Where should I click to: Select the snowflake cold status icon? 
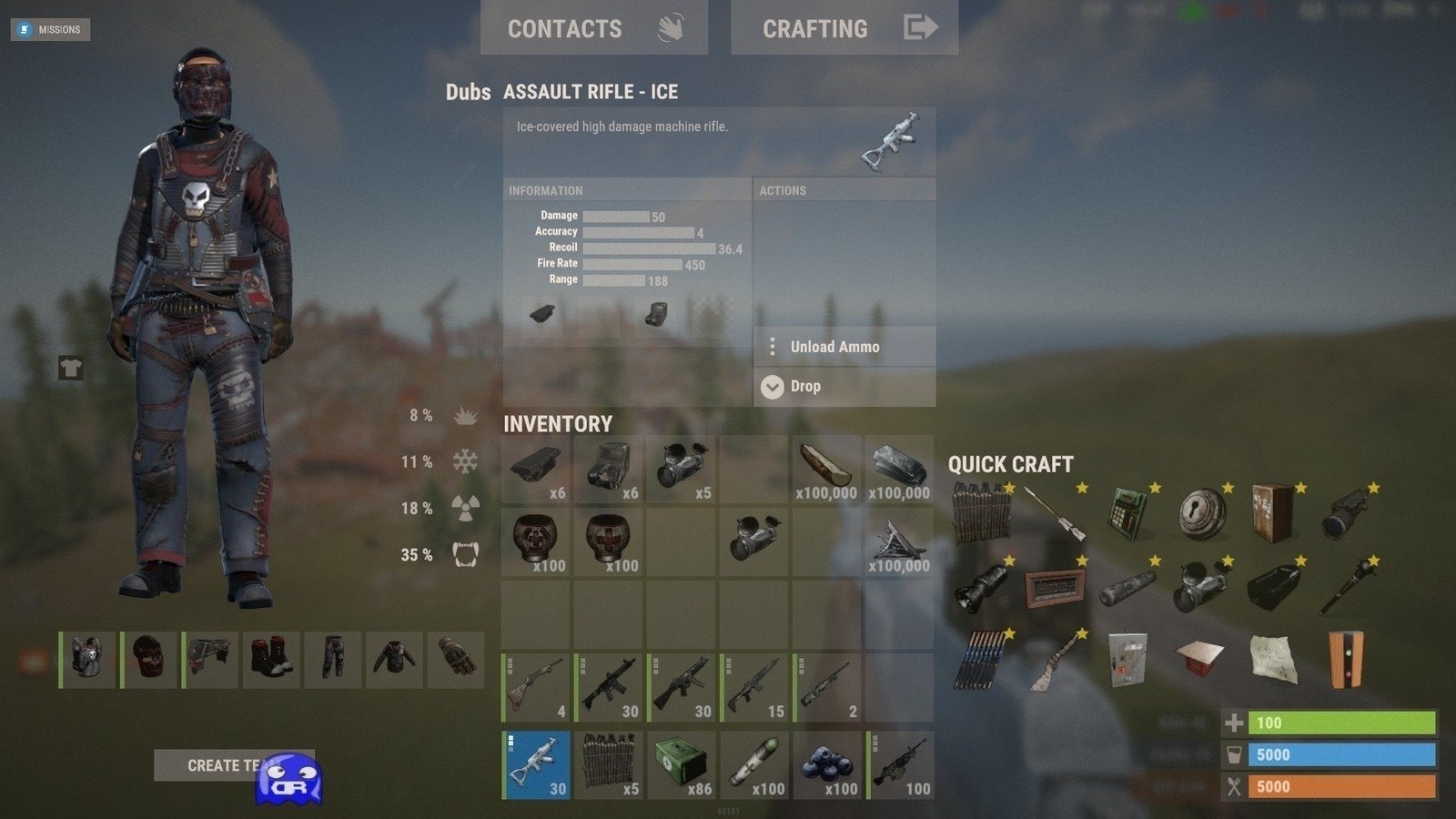pos(464,461)
